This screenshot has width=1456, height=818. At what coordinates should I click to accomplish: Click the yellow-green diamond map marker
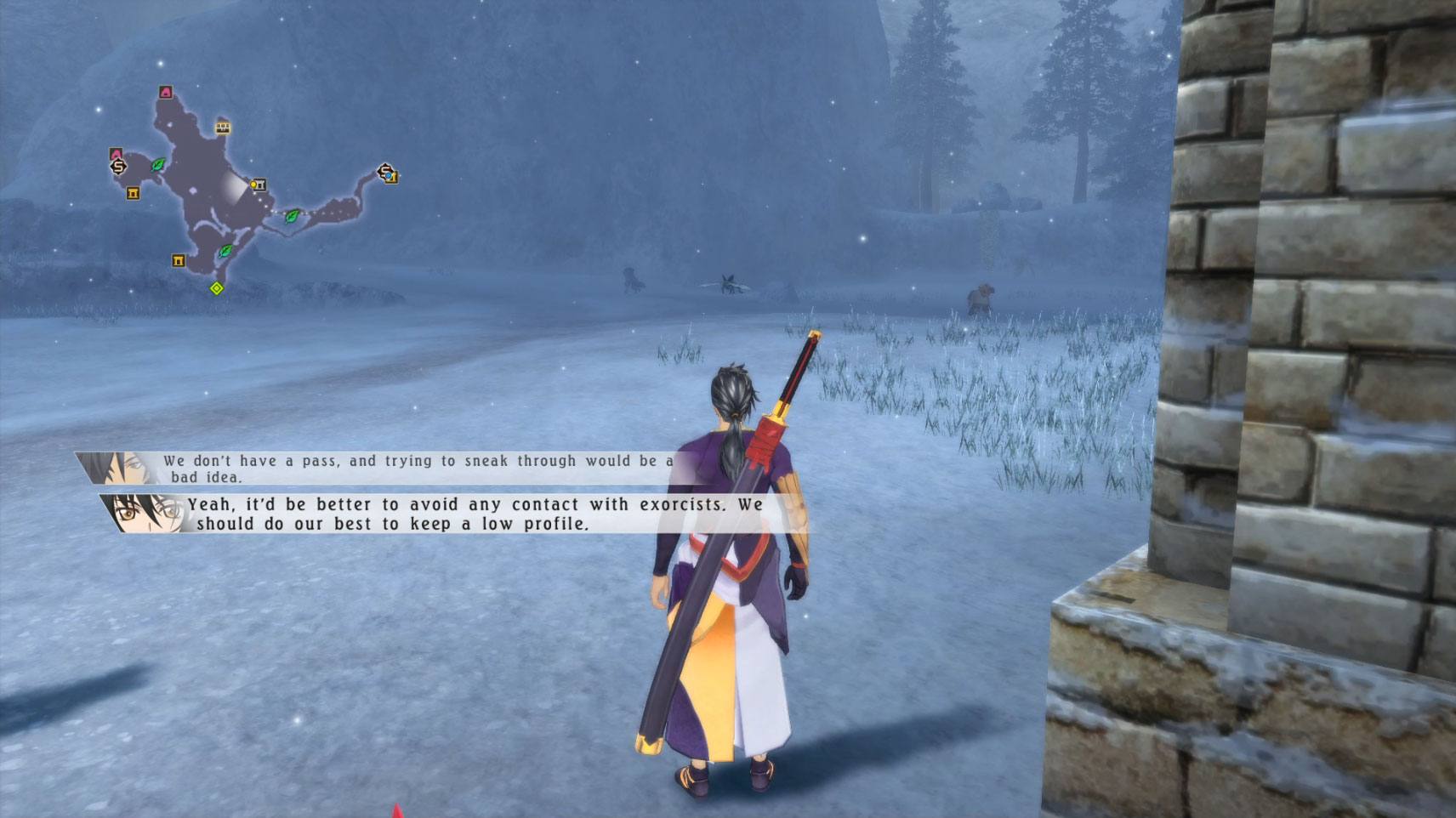click(217, 288)
